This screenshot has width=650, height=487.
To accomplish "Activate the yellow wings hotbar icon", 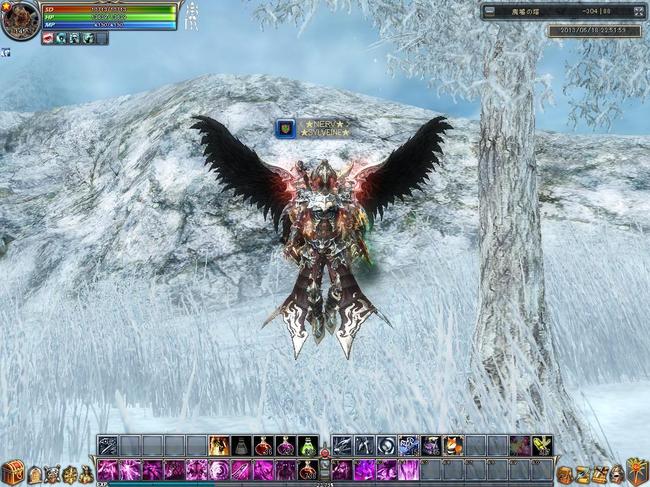I will pos(541,446).
